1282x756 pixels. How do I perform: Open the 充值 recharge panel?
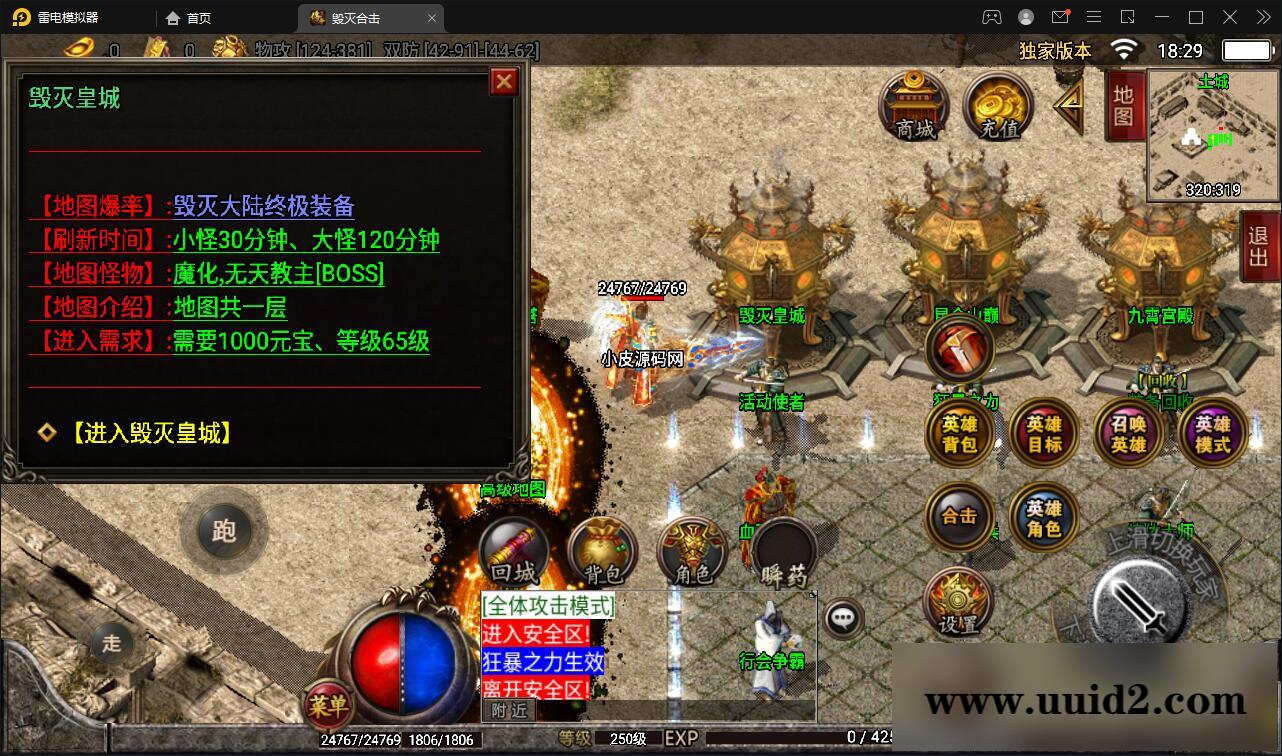coord(996,107)
